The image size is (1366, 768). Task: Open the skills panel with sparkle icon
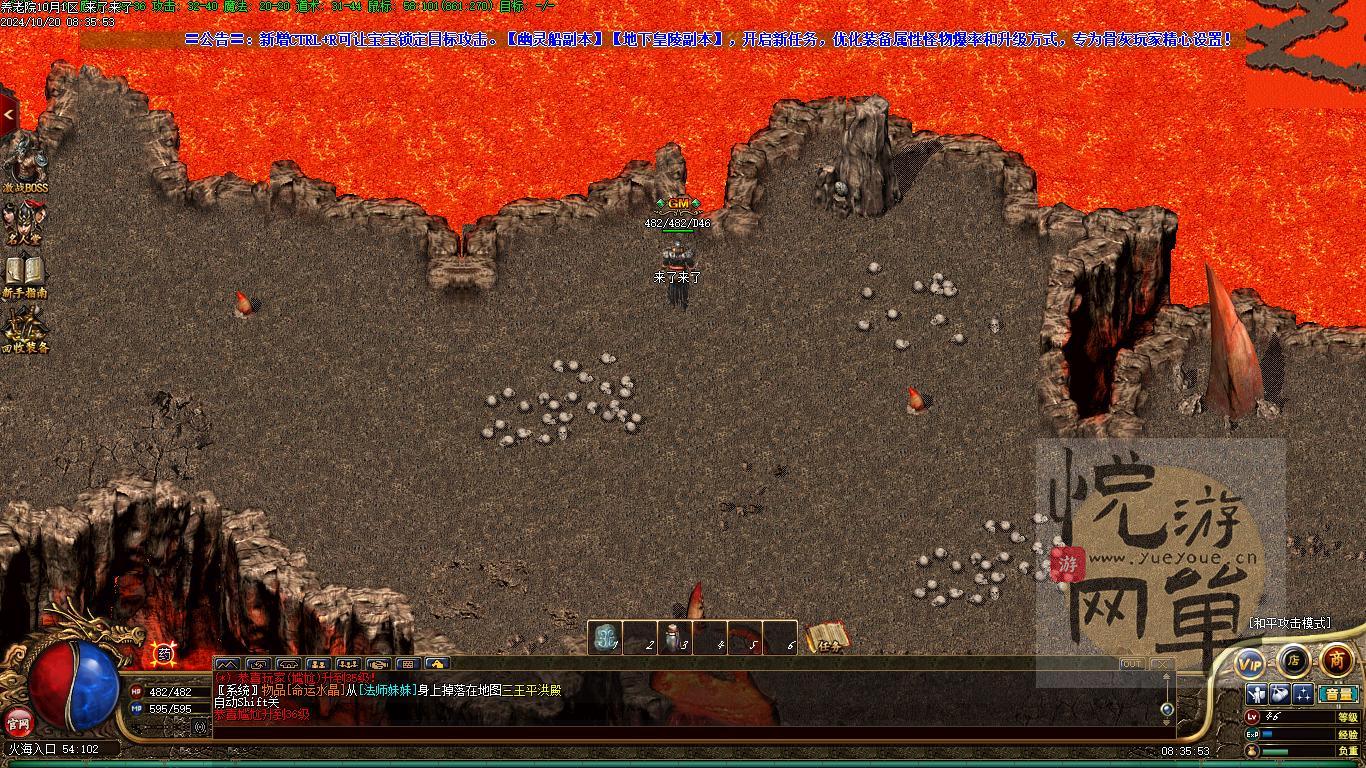[1303, 694]
